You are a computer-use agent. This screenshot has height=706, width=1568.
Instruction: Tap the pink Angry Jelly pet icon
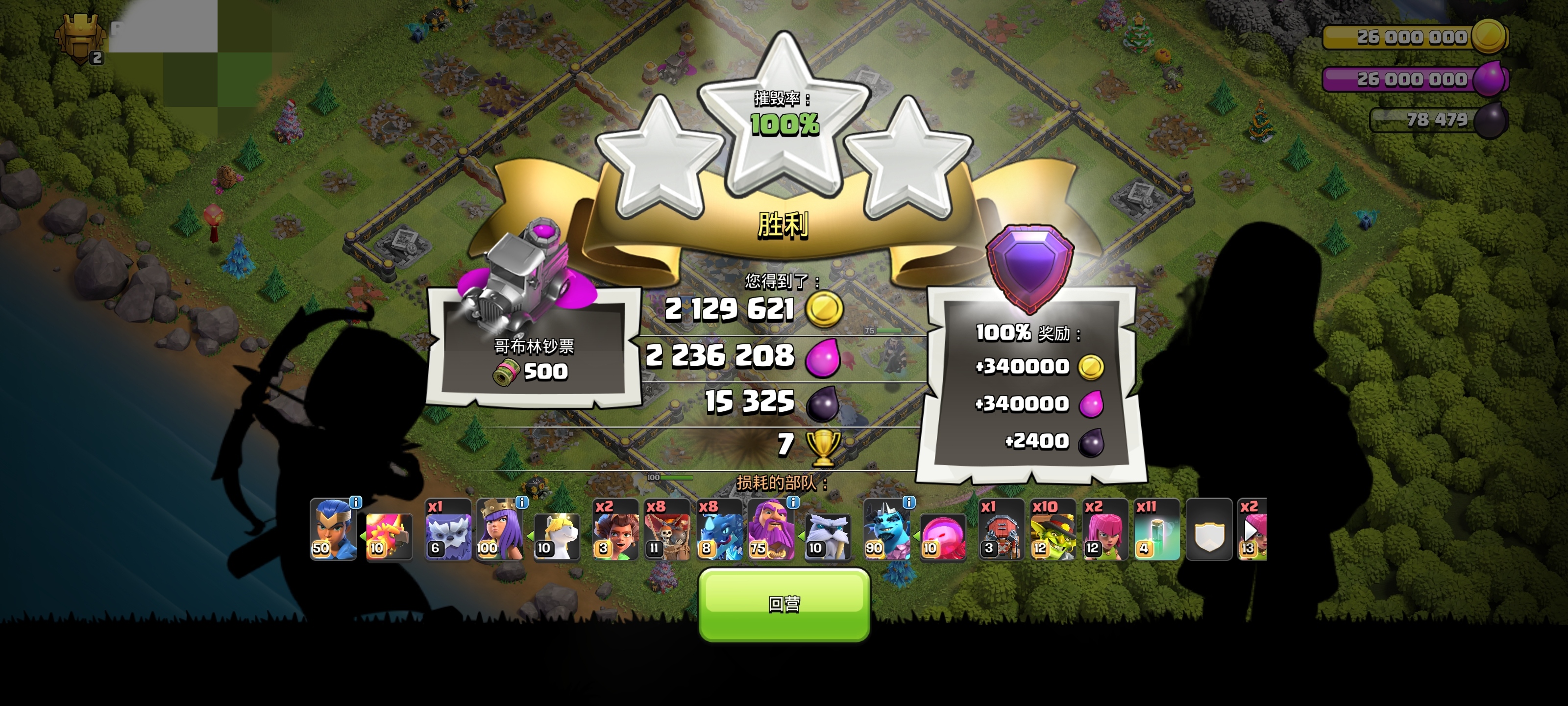click(x=942, y=536)
